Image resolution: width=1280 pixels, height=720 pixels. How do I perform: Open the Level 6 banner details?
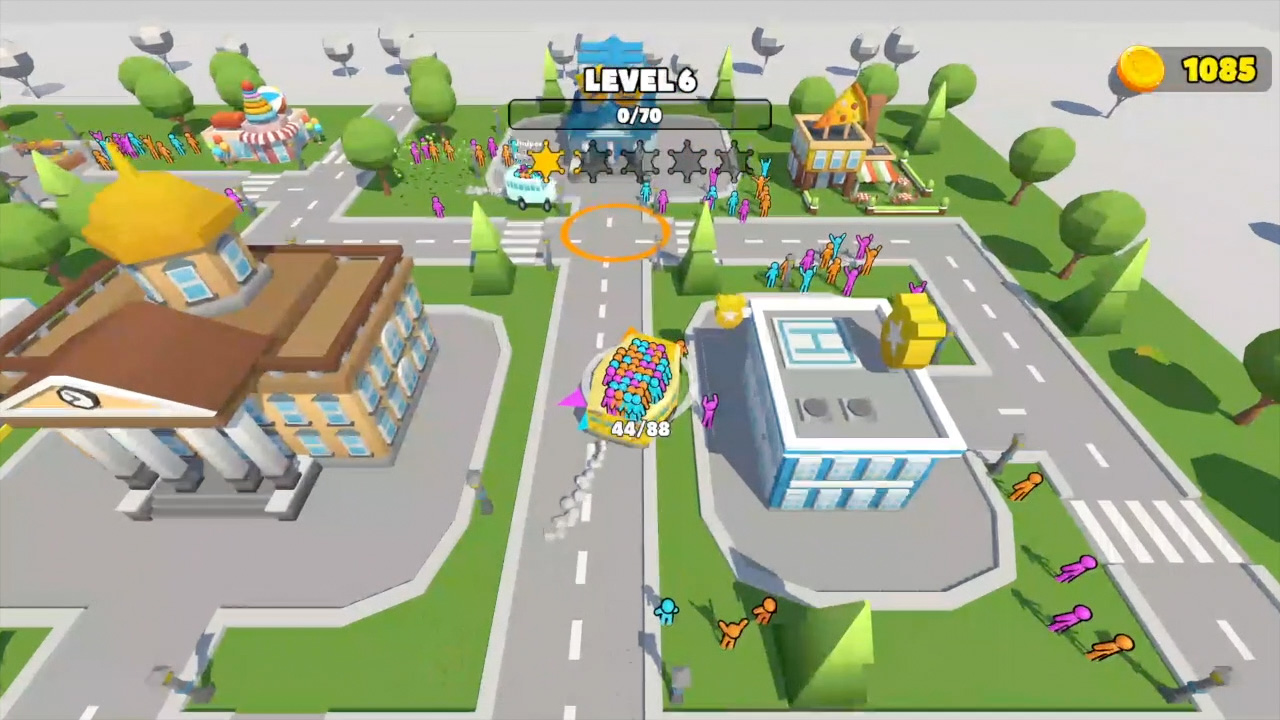[639, 82]
